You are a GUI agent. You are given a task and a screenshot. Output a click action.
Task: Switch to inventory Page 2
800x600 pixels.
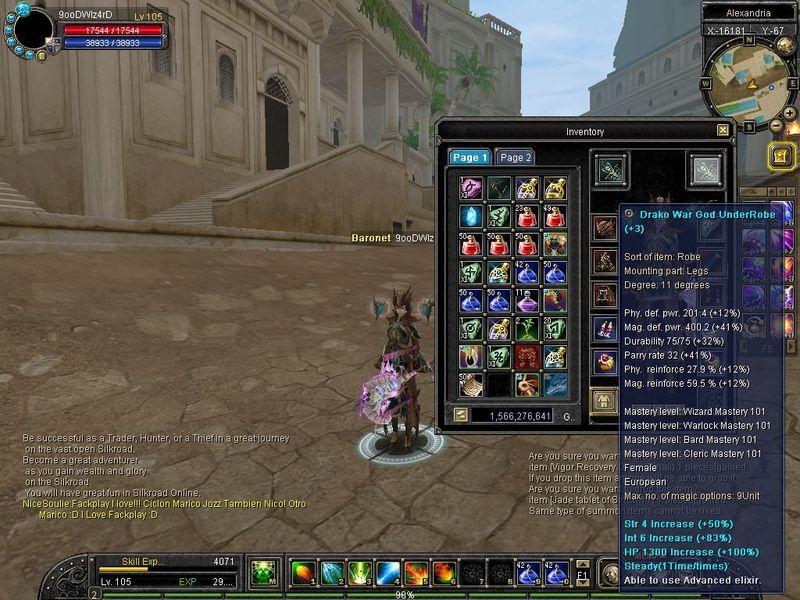[515, 157]
